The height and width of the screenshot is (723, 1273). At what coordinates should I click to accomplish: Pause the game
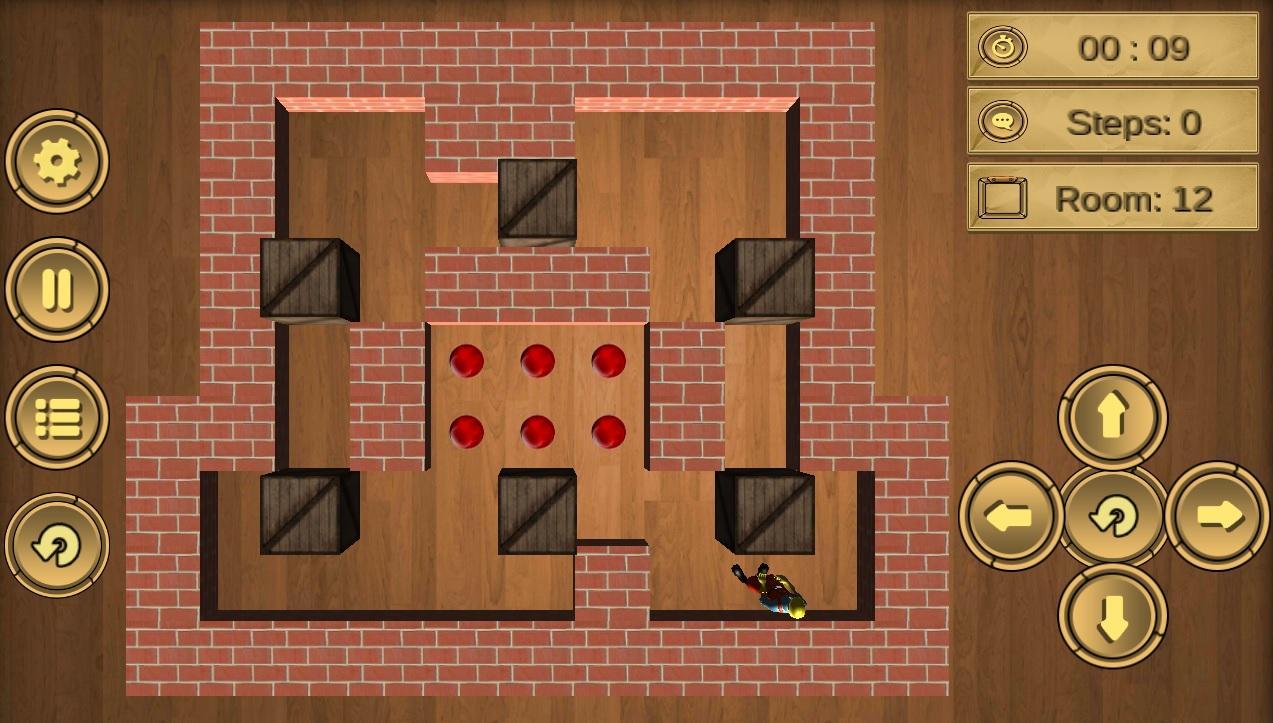click(x=57, y=289)
